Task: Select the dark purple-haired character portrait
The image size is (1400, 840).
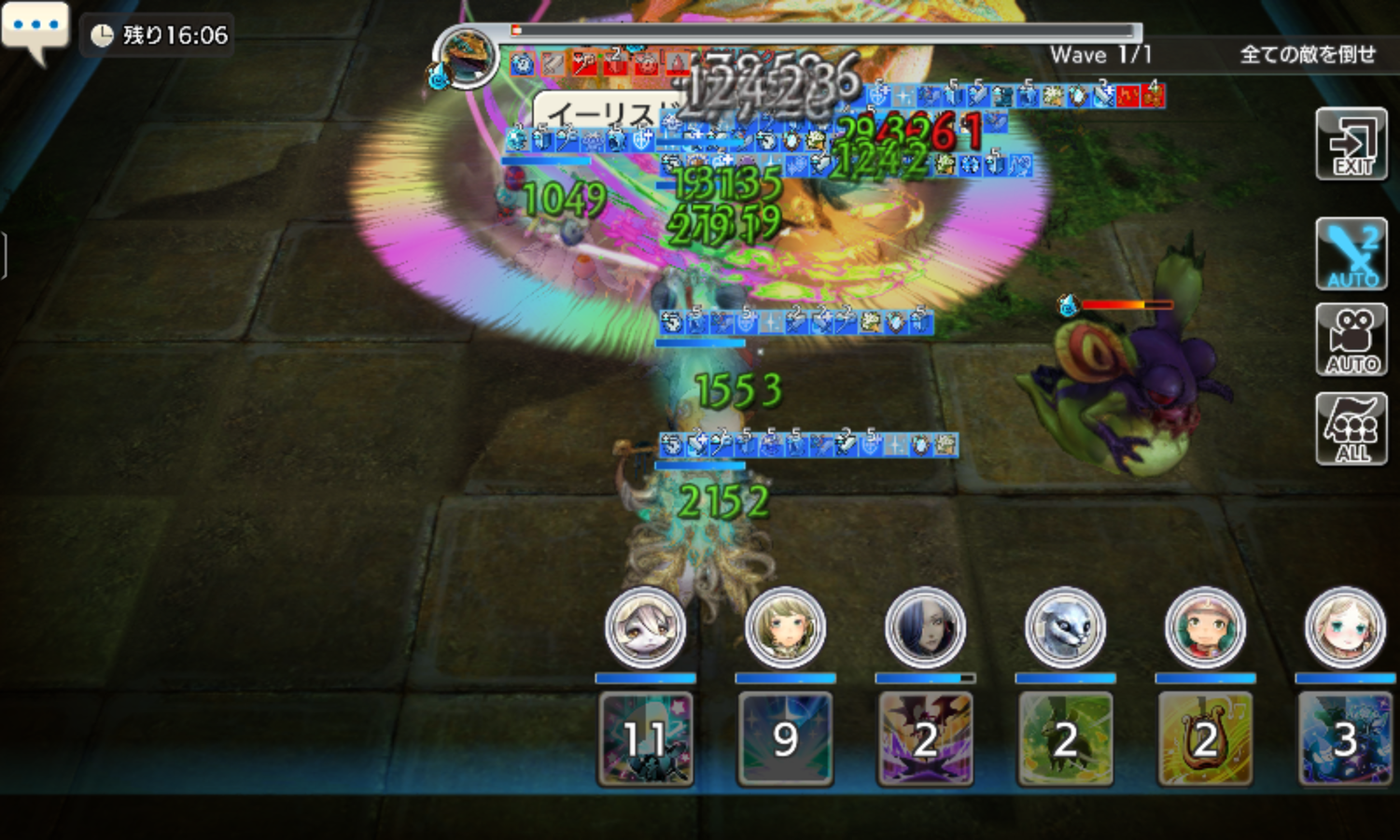Action: click(x=926, y=628)
